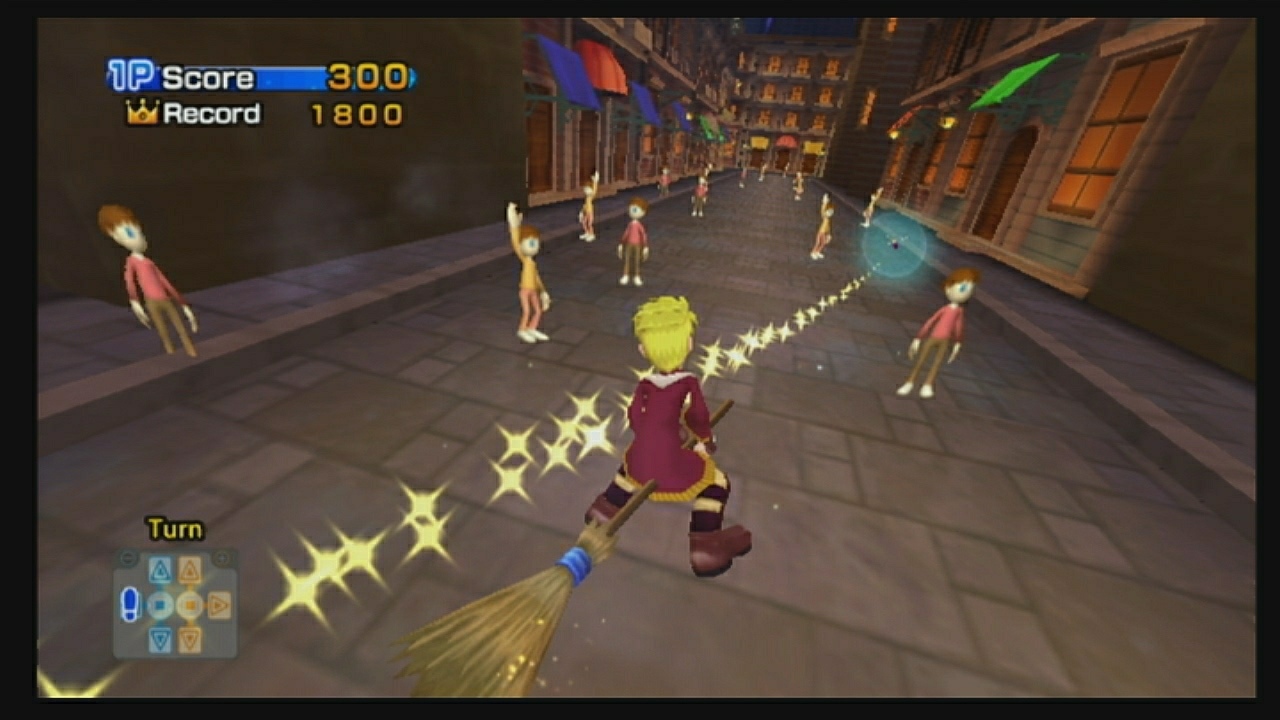This screenshot has height=720, width=1280.
Task: Select the orange right-arrow button icon
Action: tap(218, 604)
